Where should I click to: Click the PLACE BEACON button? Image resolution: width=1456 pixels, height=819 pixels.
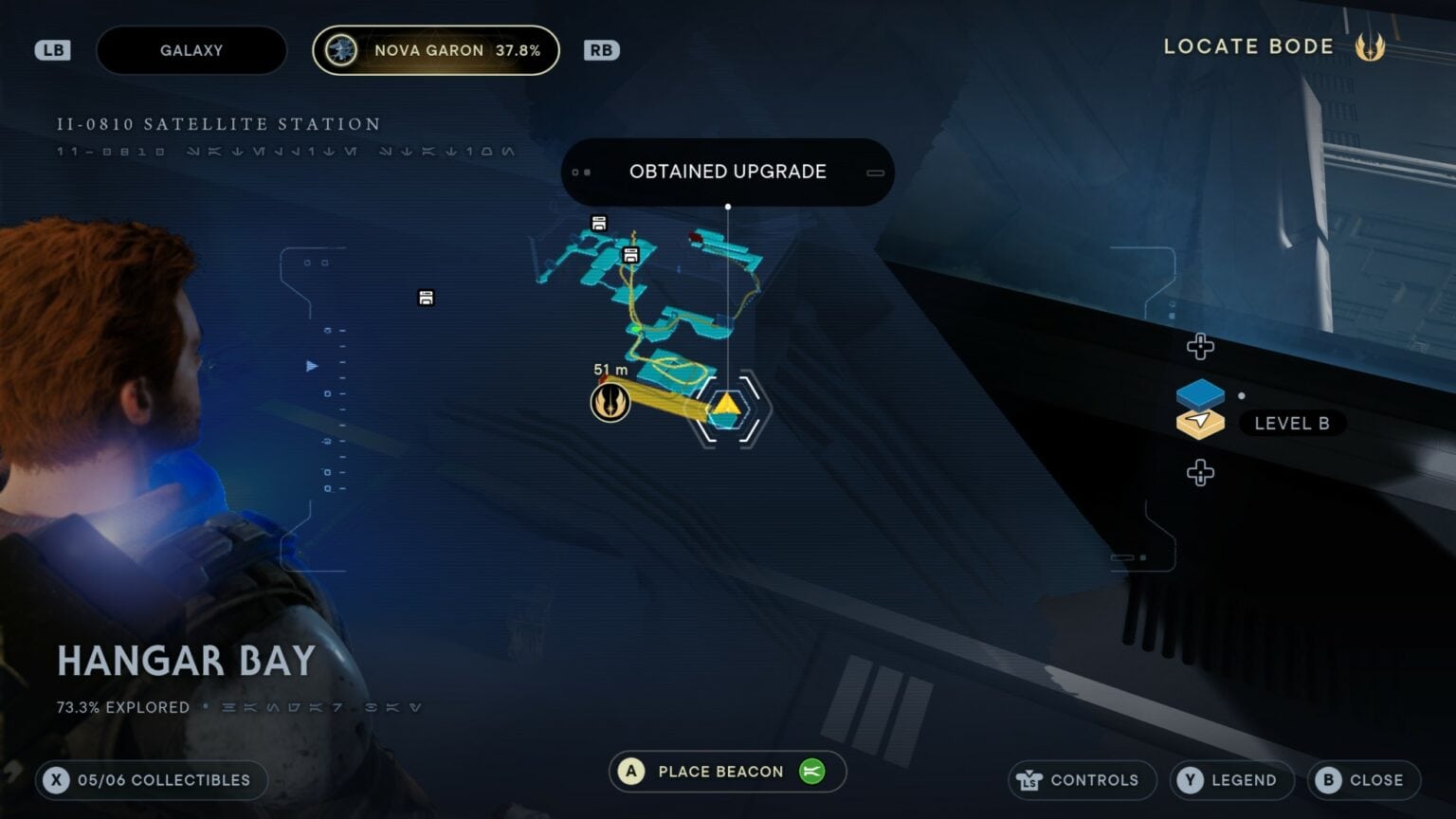coord(726,771)
